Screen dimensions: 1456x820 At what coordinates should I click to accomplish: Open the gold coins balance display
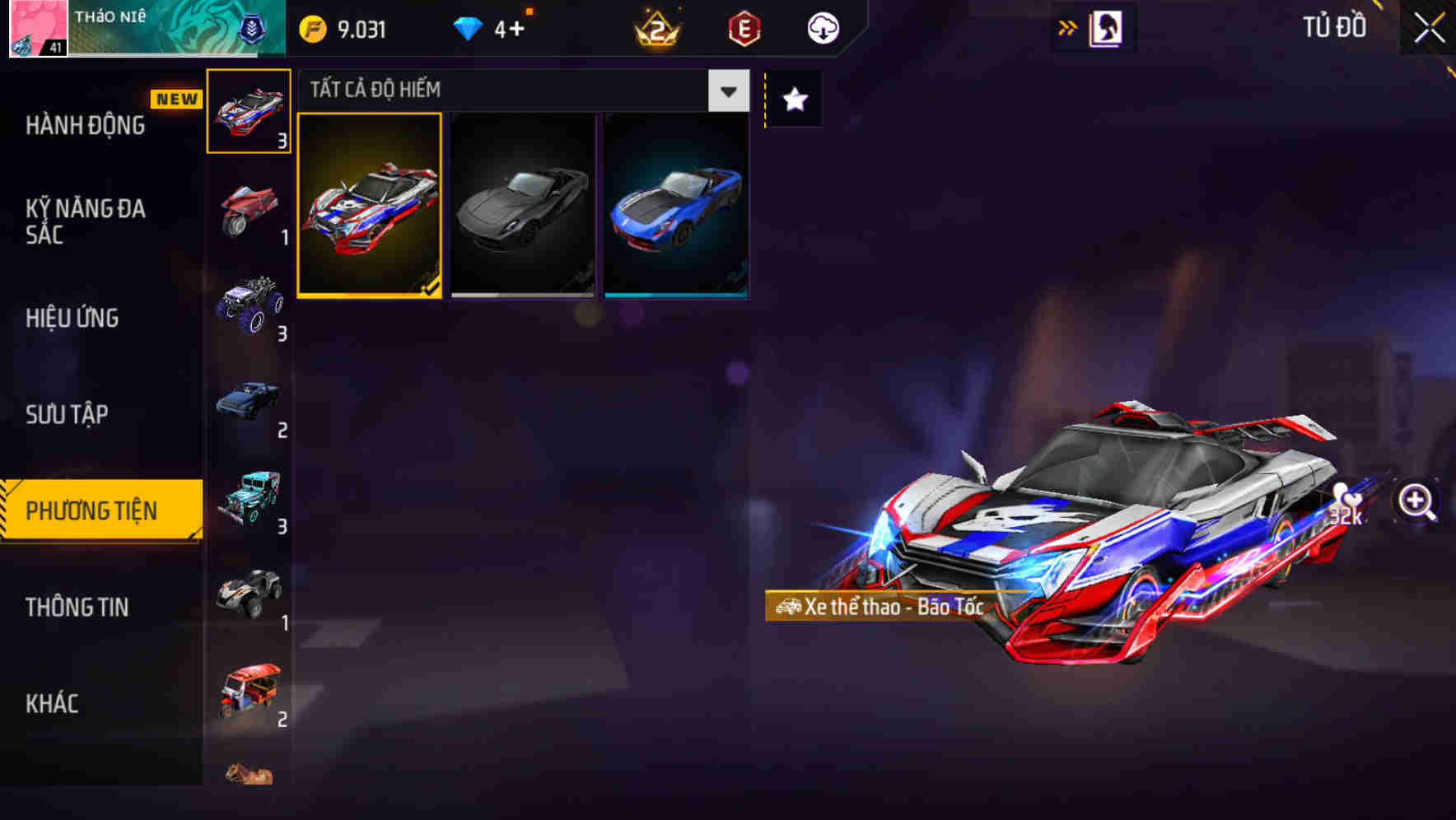(346, 27)
